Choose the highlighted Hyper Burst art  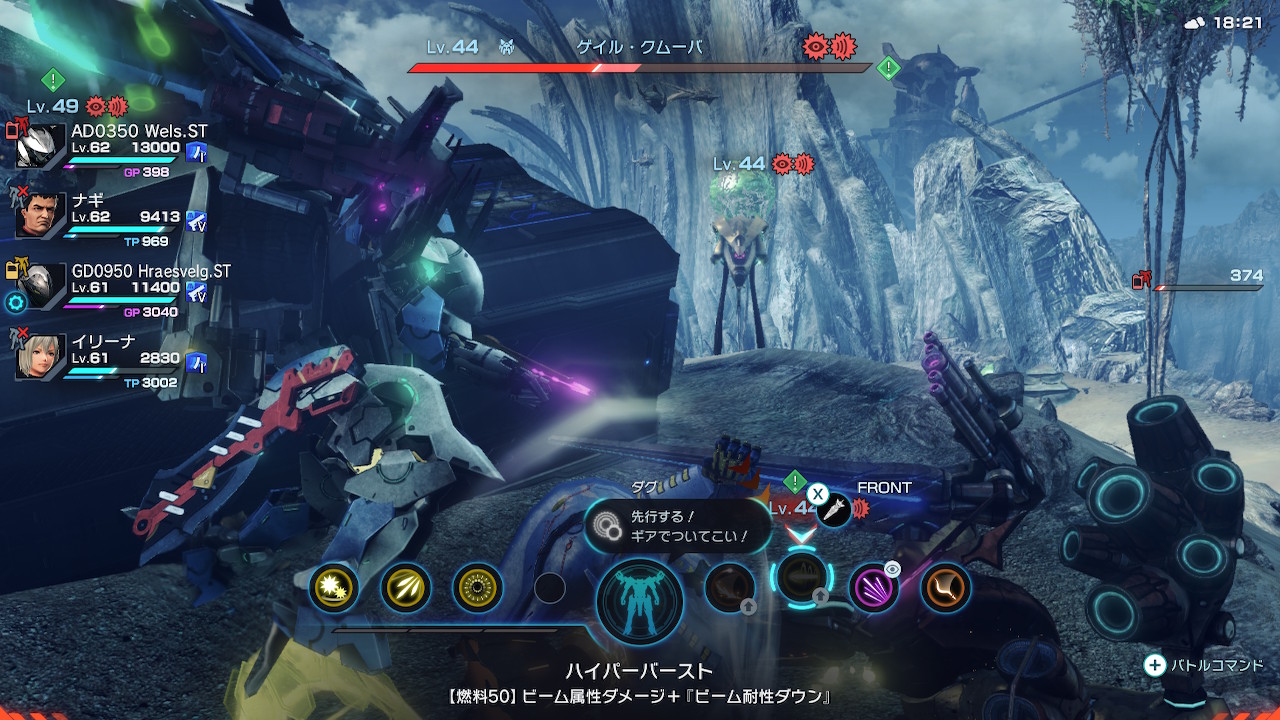[801, 580]
